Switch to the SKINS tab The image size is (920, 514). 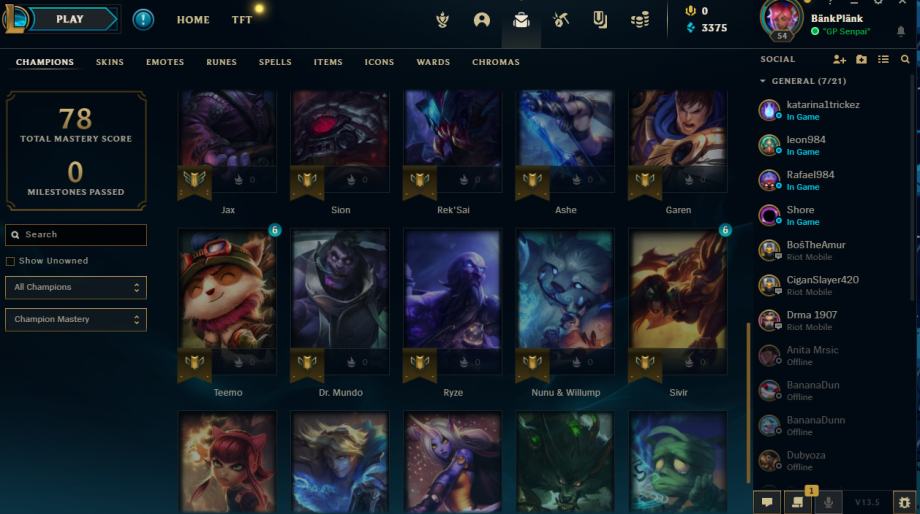[x=110, y=62]
